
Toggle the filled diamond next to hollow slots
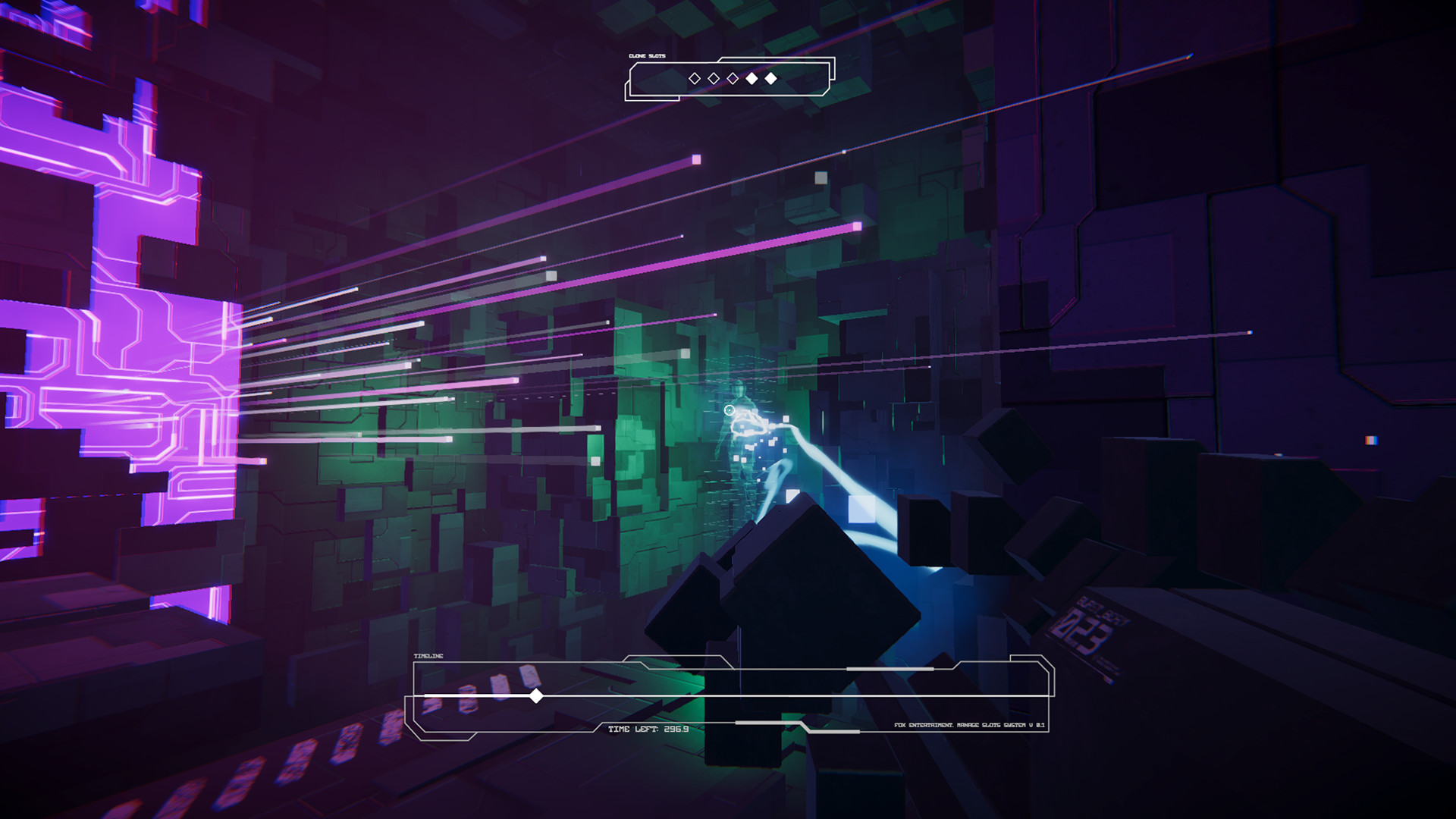(x=752, y=78)
